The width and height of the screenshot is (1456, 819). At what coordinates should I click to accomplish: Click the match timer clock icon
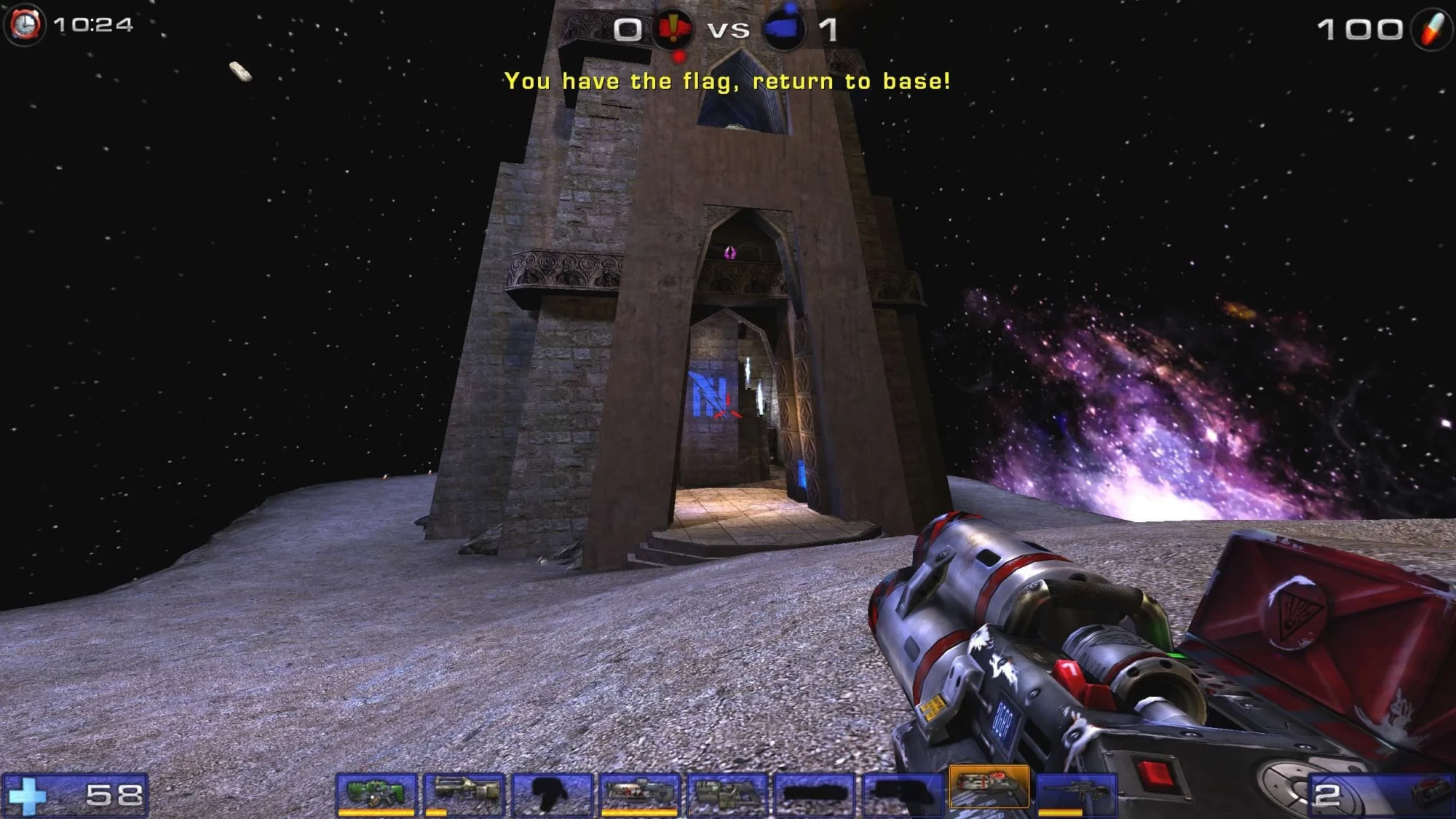[24, 25]
